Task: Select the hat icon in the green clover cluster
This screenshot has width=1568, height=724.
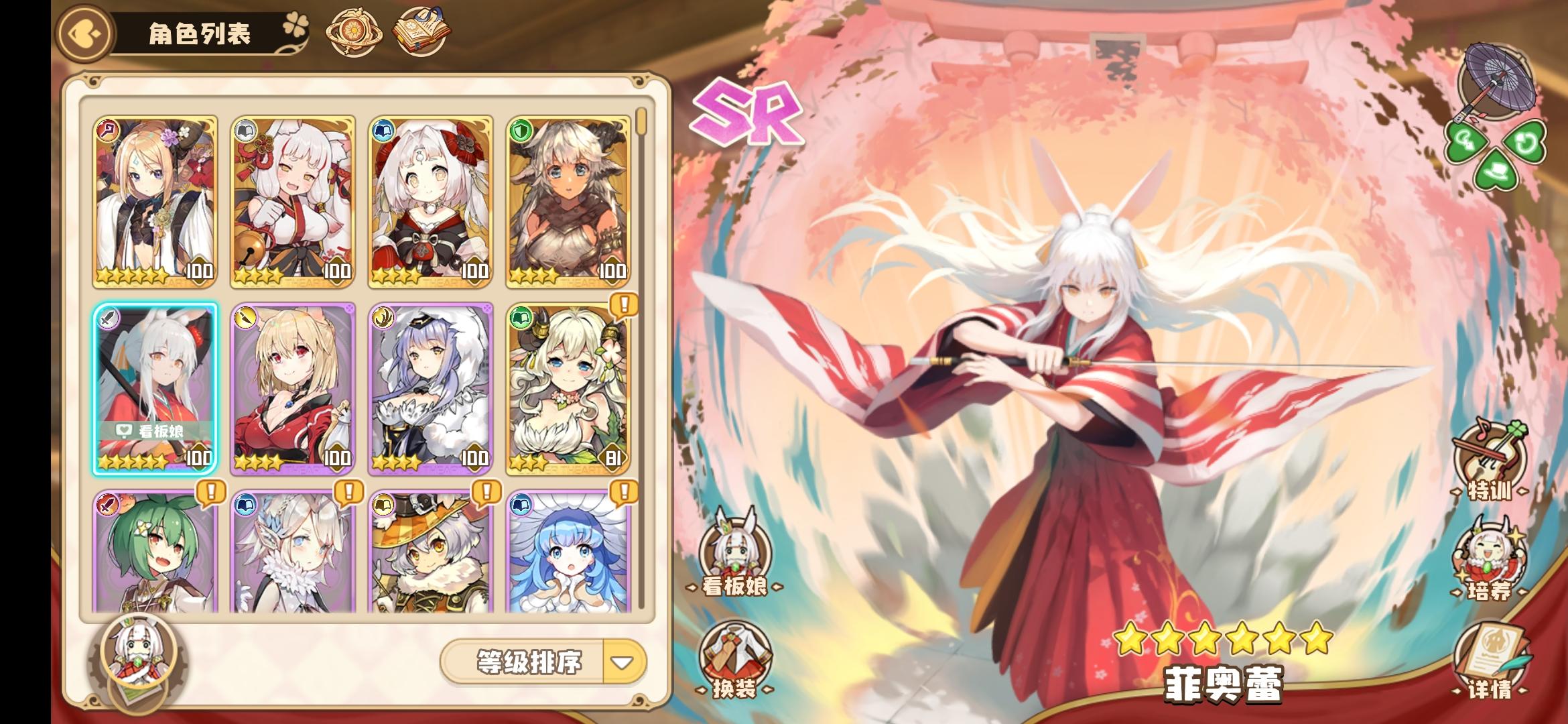Action: click(1496, 171)
